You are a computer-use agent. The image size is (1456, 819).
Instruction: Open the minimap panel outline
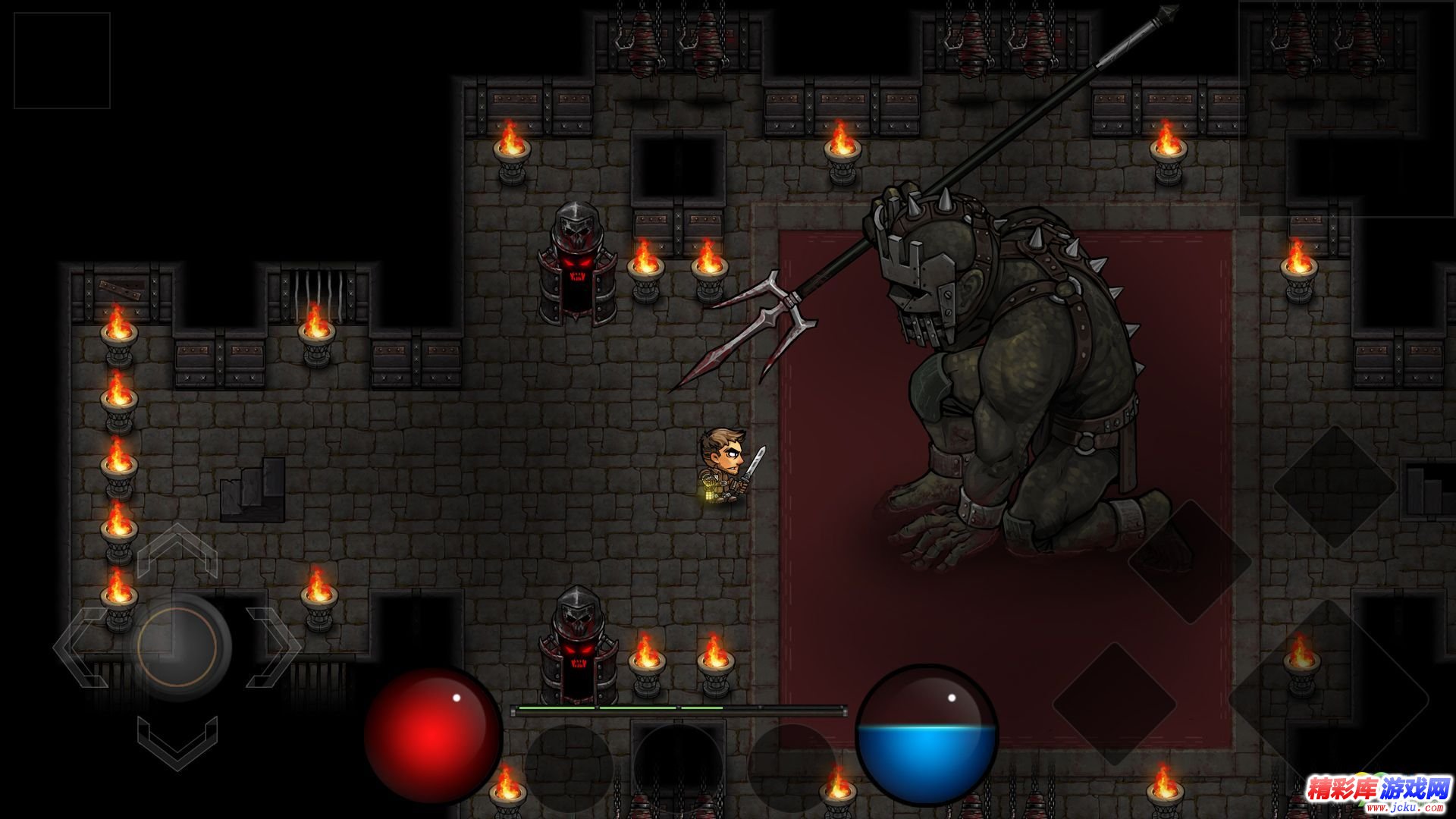click(x=1347, y=109)
